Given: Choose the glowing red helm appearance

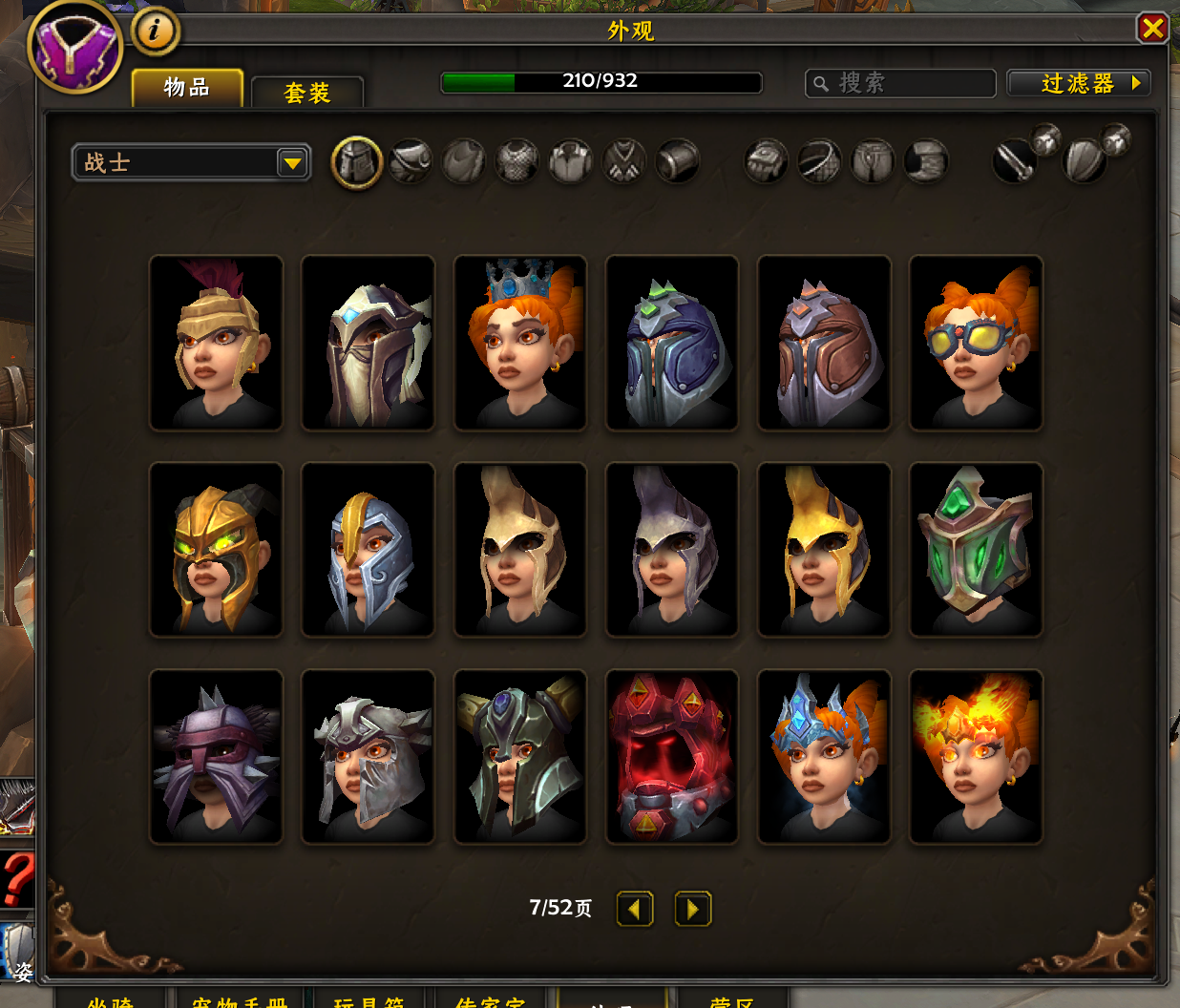Looking at the screenshot, I should click(x=672, y=757).
